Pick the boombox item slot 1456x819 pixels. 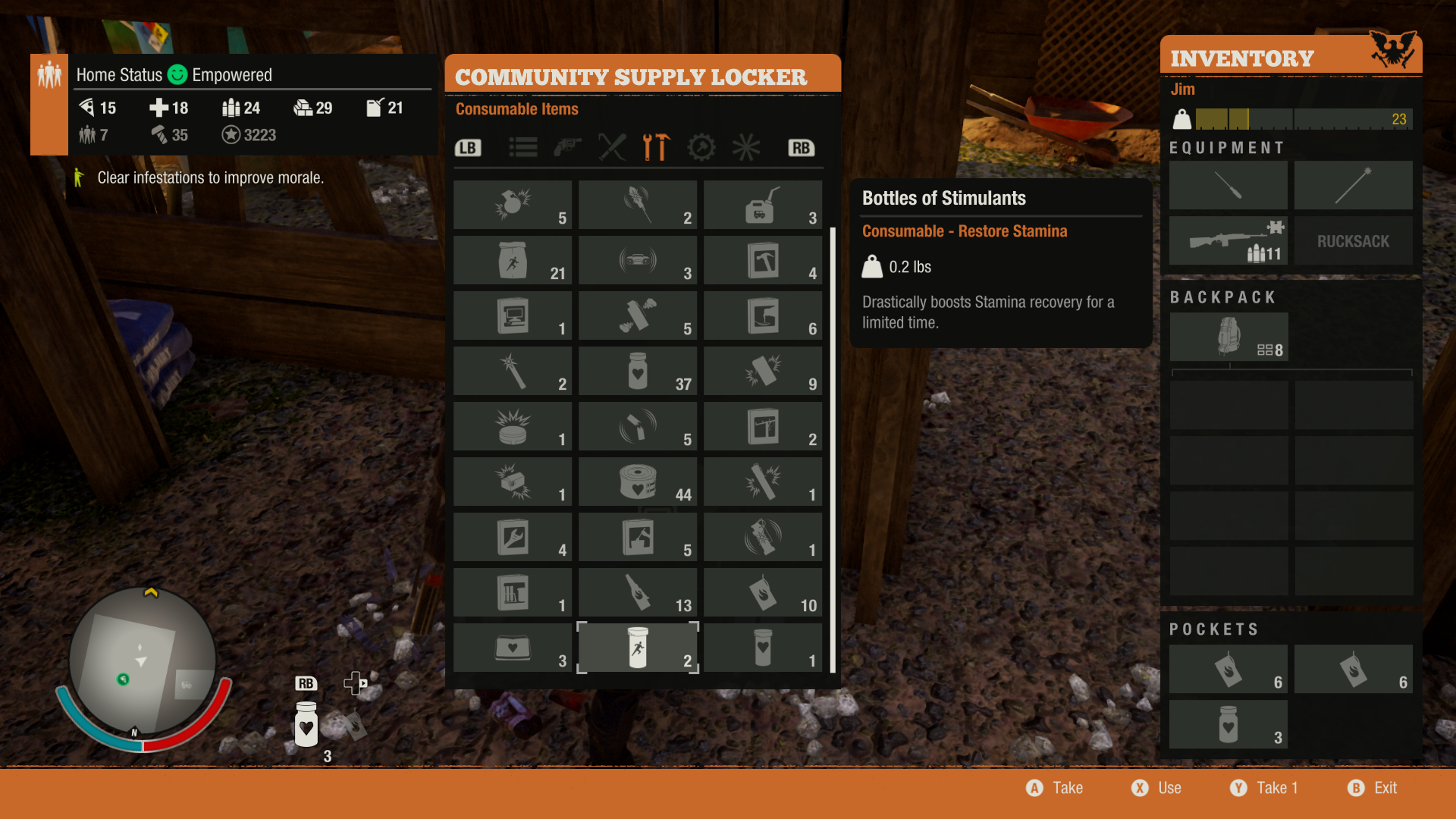pyautogui.click(x=638, y=260)
